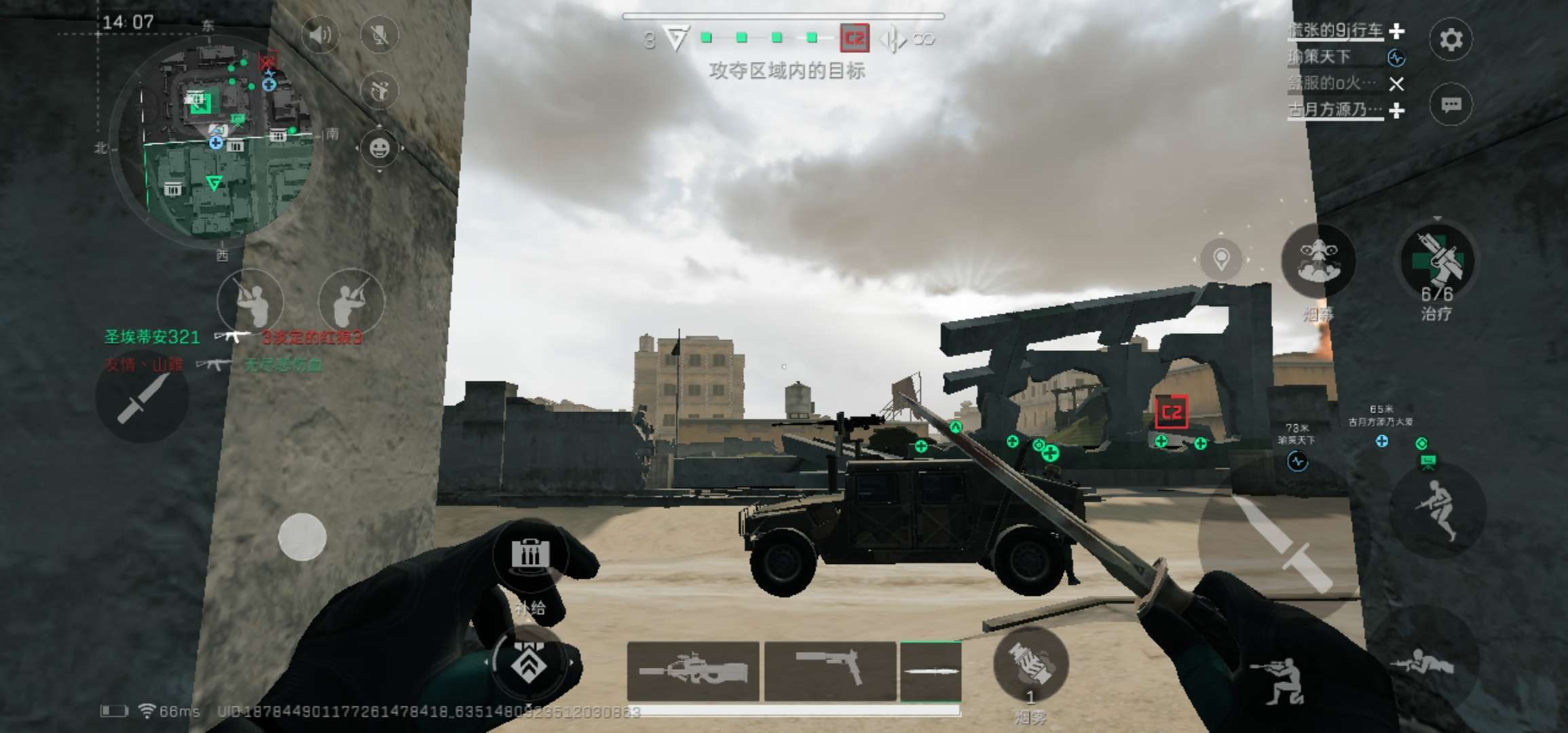Viewport: 1568px width, 733px height.
Task: Tap the location ping marker button
Action: (x=1221, y=259)
